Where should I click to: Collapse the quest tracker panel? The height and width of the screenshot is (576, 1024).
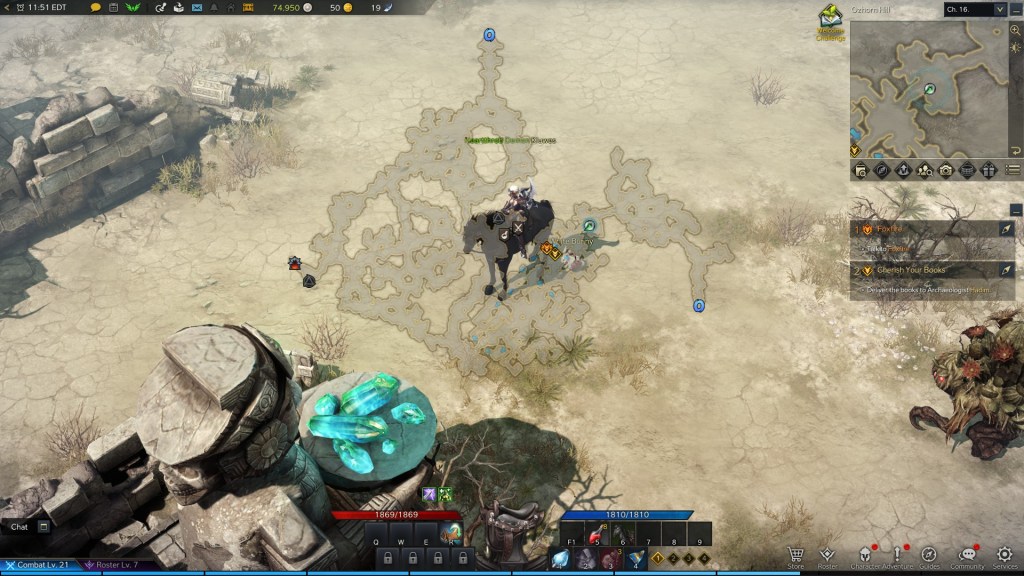[1016, 210]
